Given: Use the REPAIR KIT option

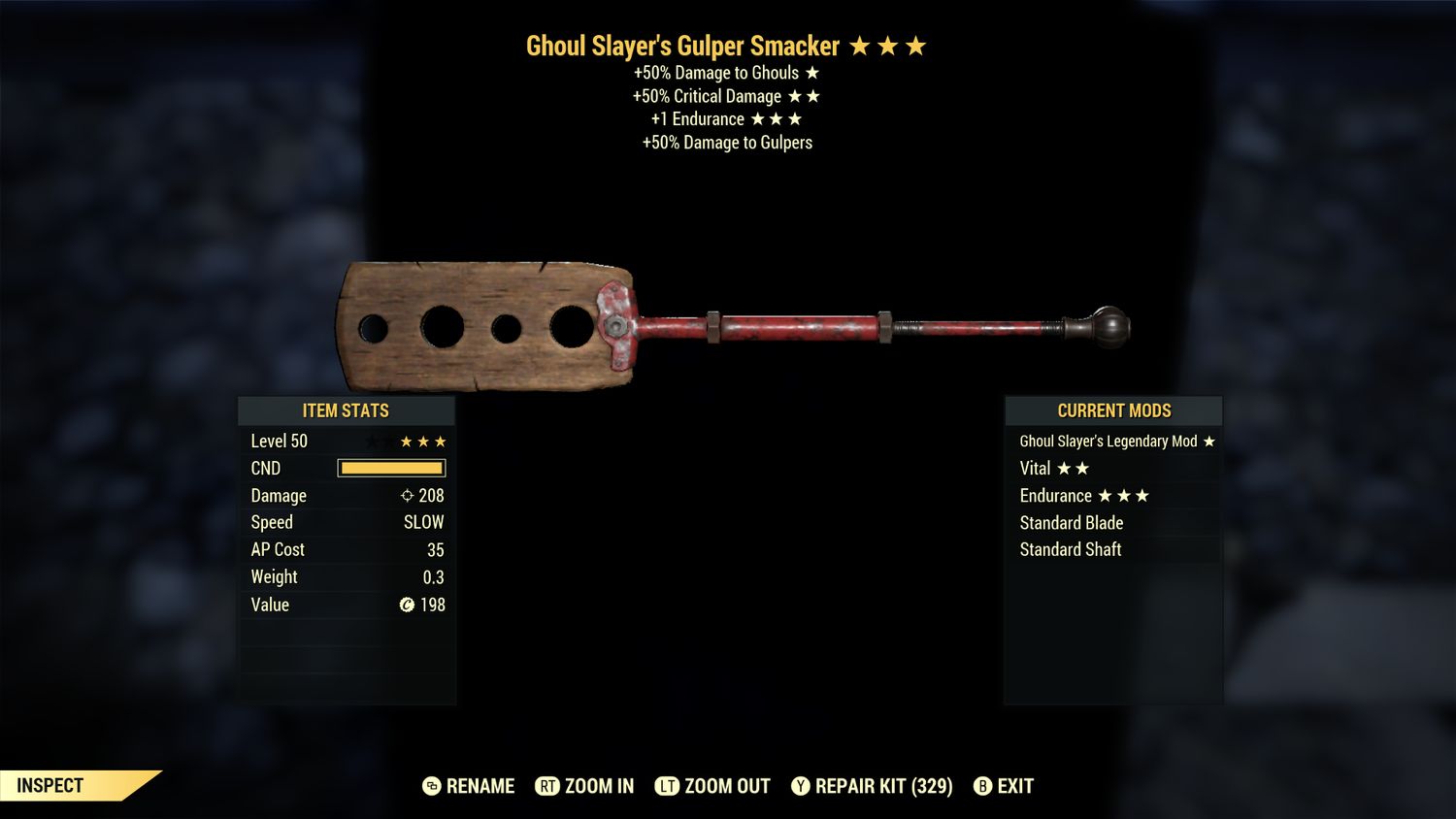Looking at the screenshot, I should tap(872, 786).
